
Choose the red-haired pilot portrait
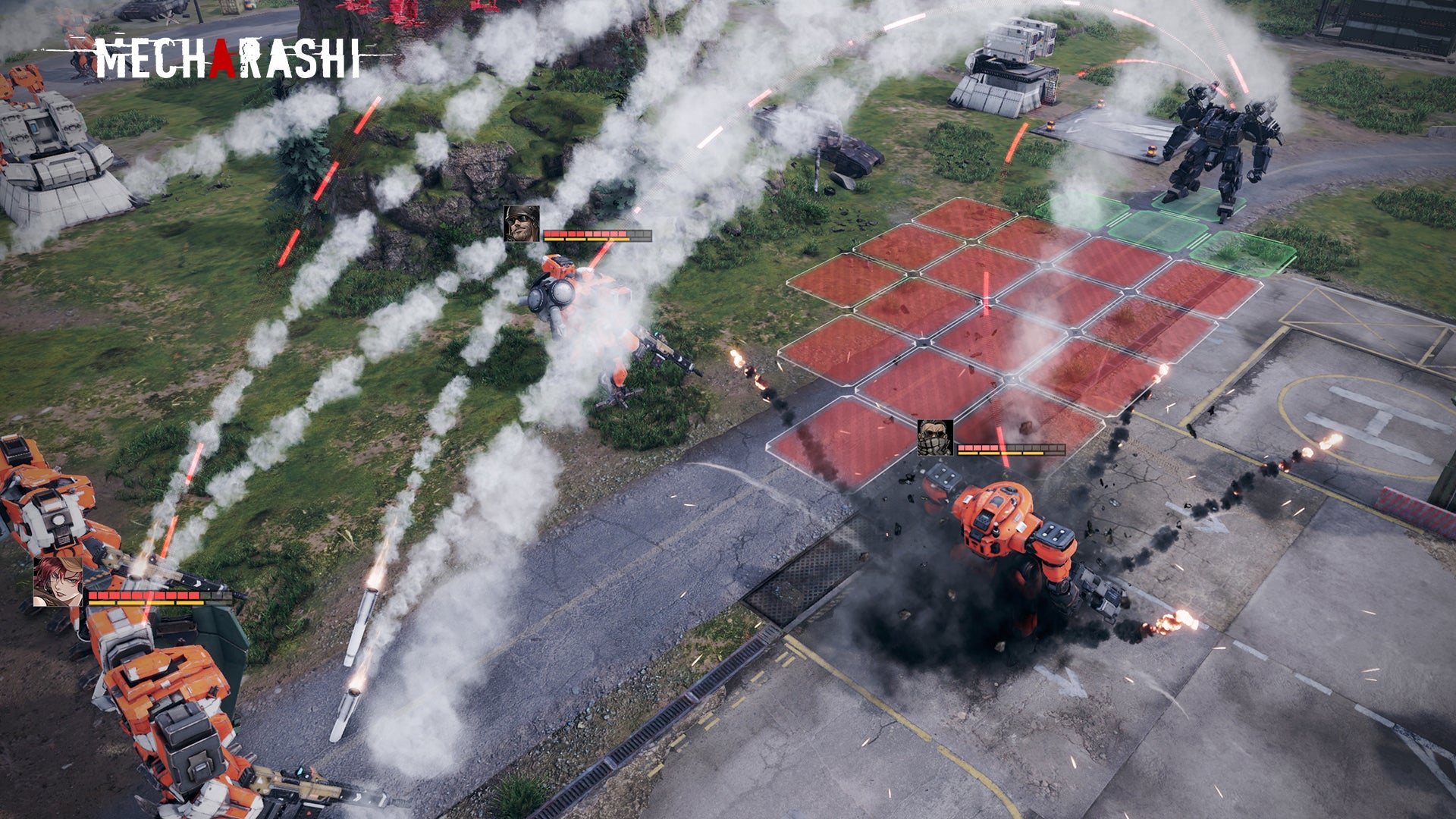click(x=58, y=582)
